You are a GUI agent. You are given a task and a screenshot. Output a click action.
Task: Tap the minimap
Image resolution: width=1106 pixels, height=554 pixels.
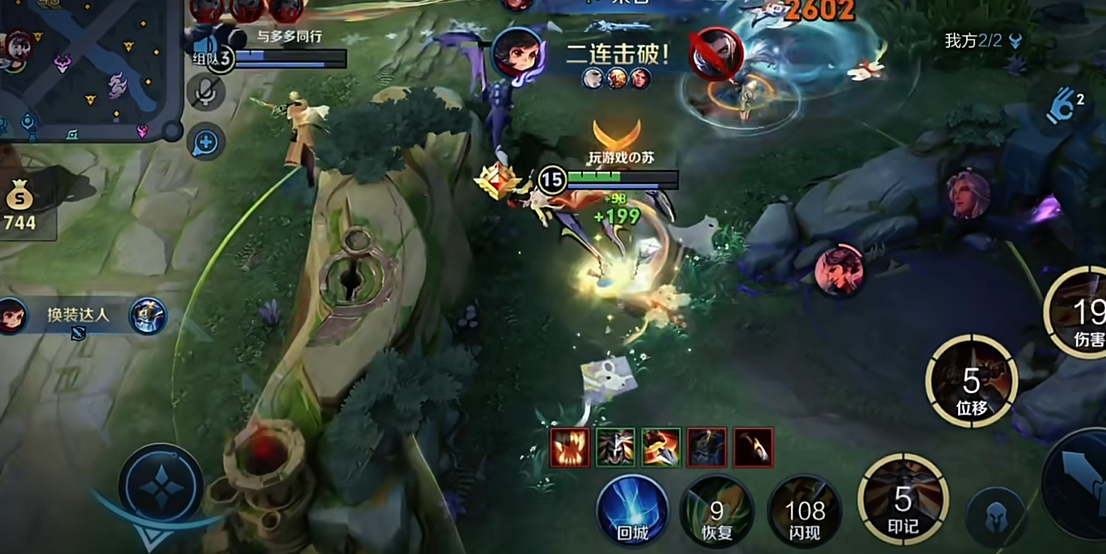88,68
